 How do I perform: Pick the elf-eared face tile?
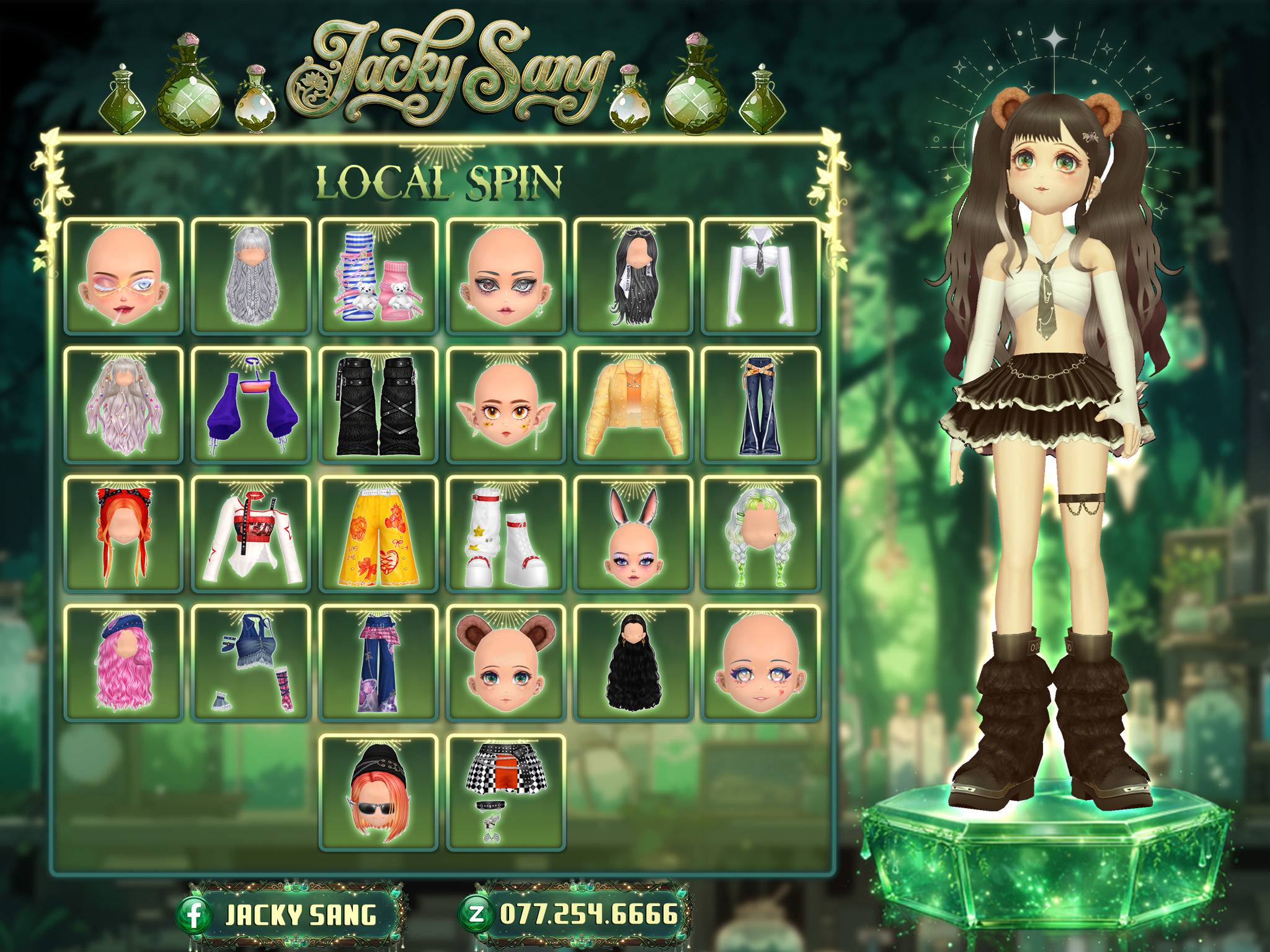point(506,405)
